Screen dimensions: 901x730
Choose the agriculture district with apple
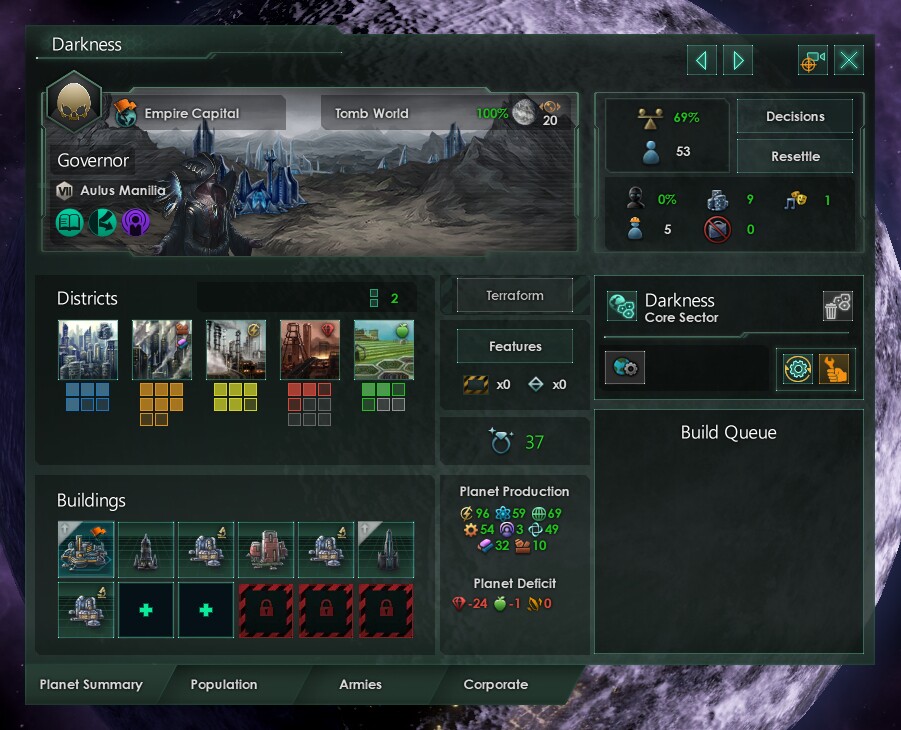coord(384,350)
